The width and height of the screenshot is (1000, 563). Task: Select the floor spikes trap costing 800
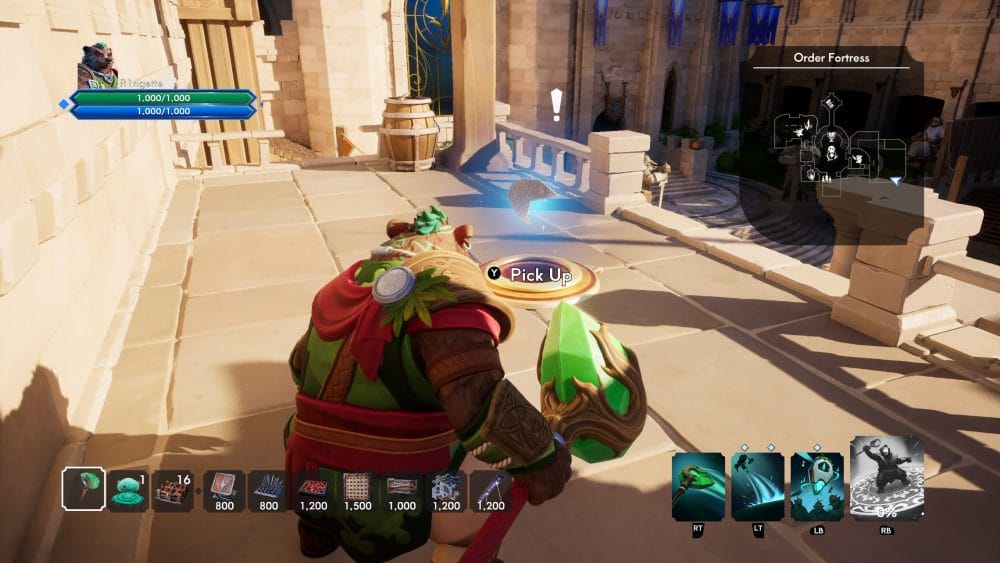[x=268, y=490]
